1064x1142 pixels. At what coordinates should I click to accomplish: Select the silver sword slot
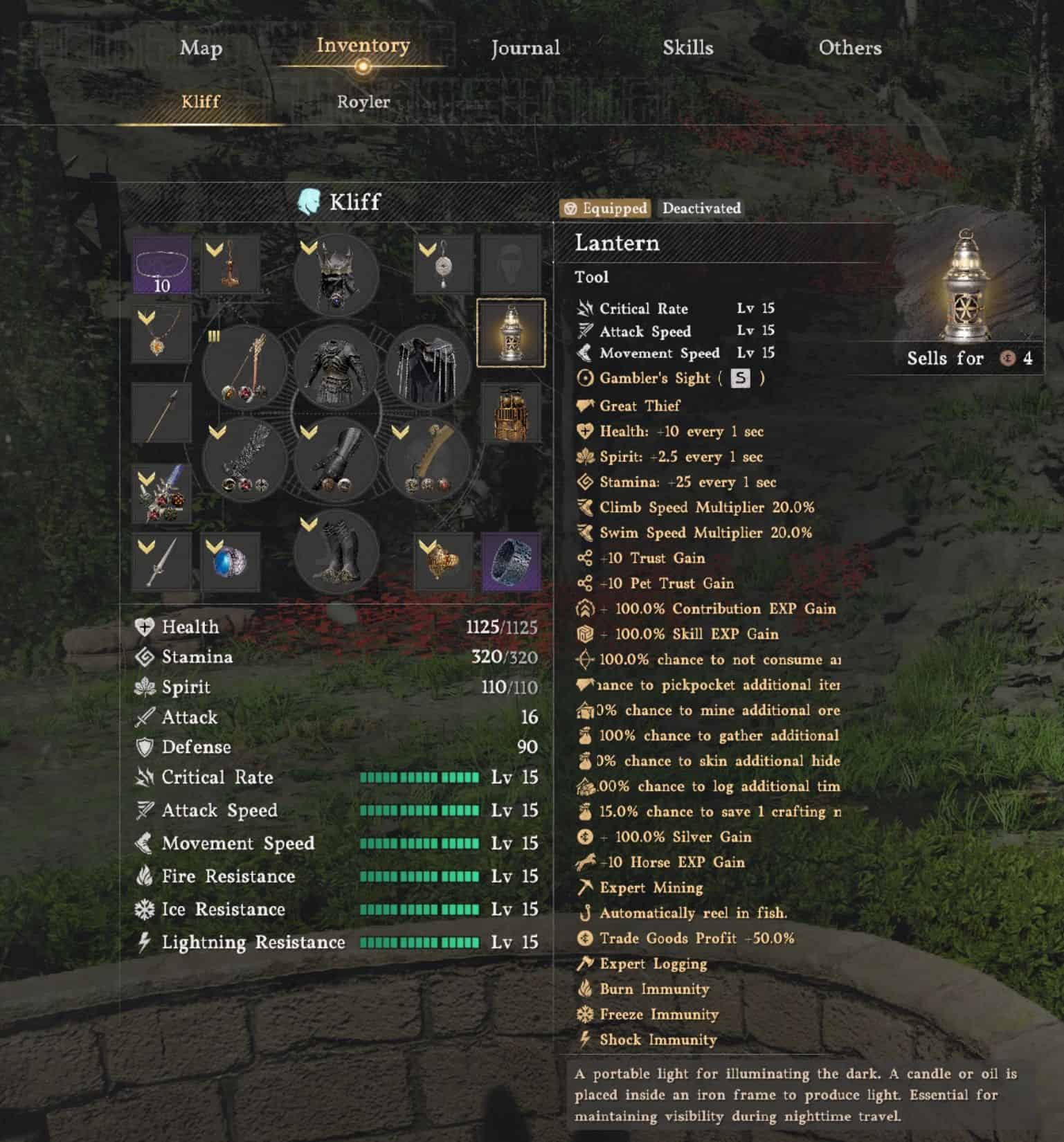pos(161,561)
